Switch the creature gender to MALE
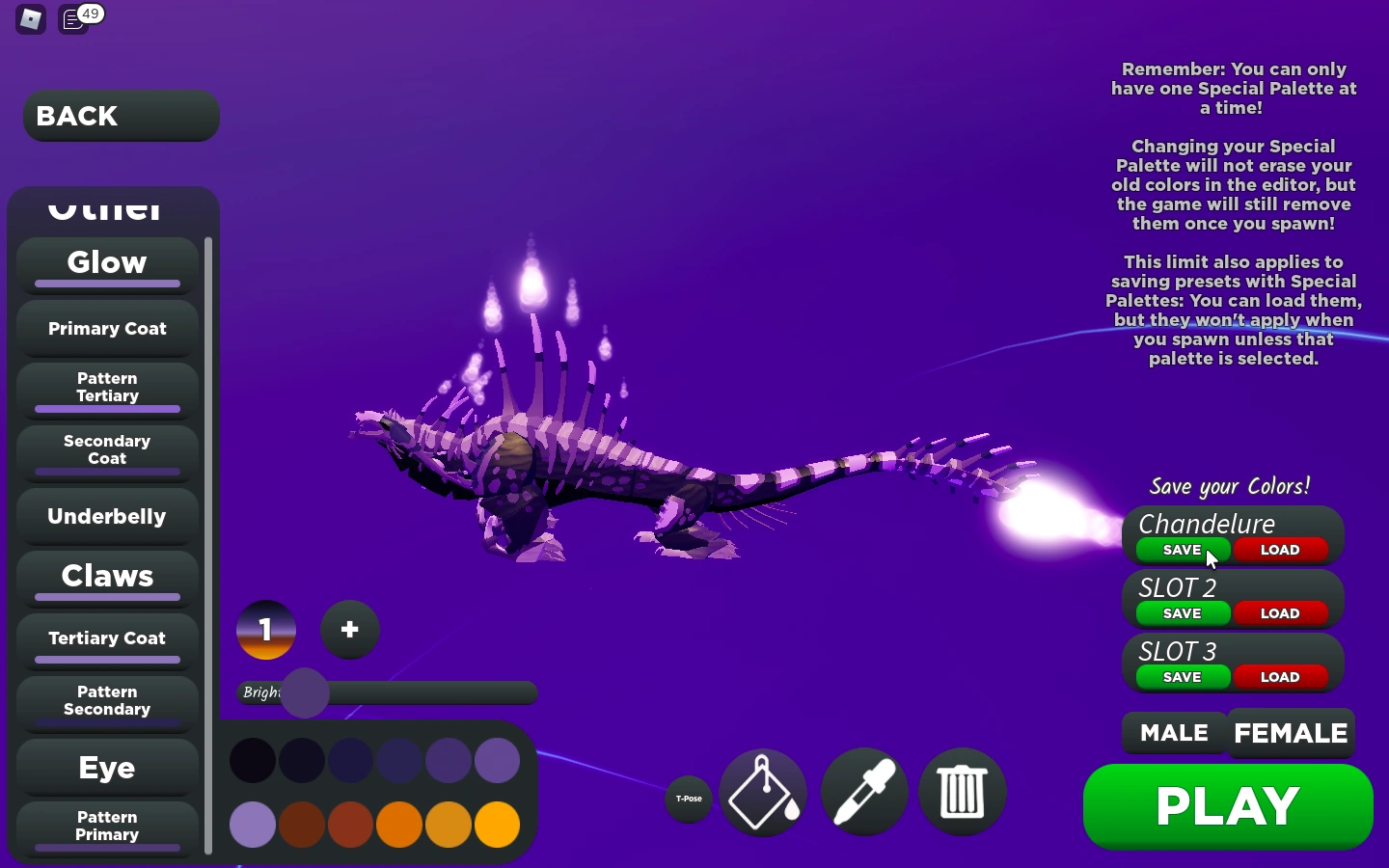This screenshot has height=868, width=1389. tap(1173, 732)
